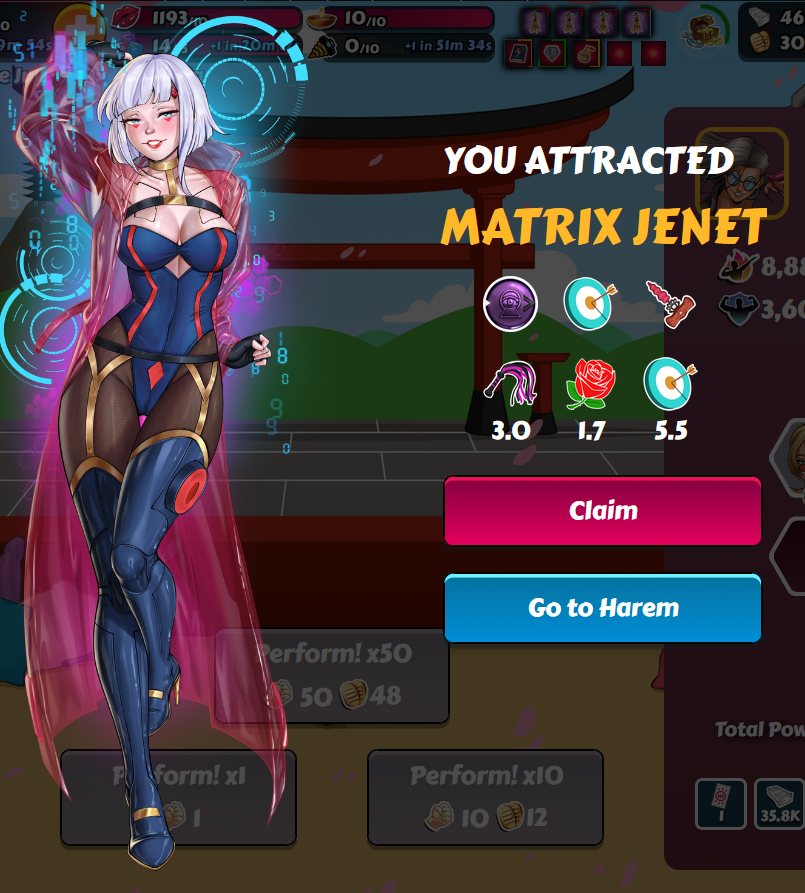Select the silver bar 35.8K reward icon
Screen dimensions: 805x893
(779, 804)
